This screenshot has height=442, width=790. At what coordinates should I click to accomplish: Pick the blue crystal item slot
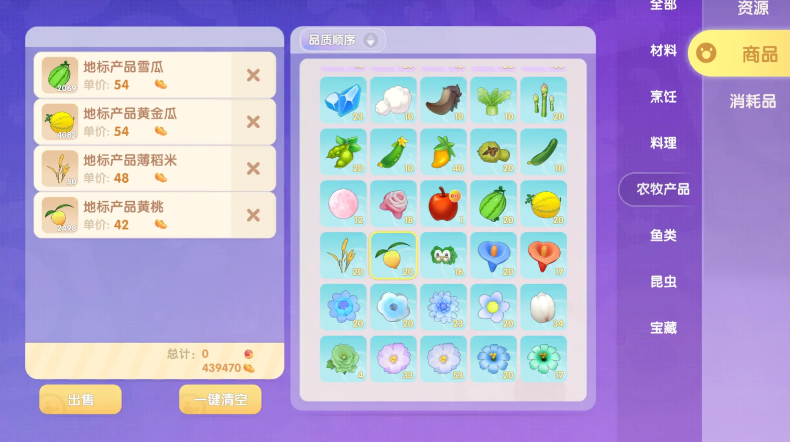[343, 100]
